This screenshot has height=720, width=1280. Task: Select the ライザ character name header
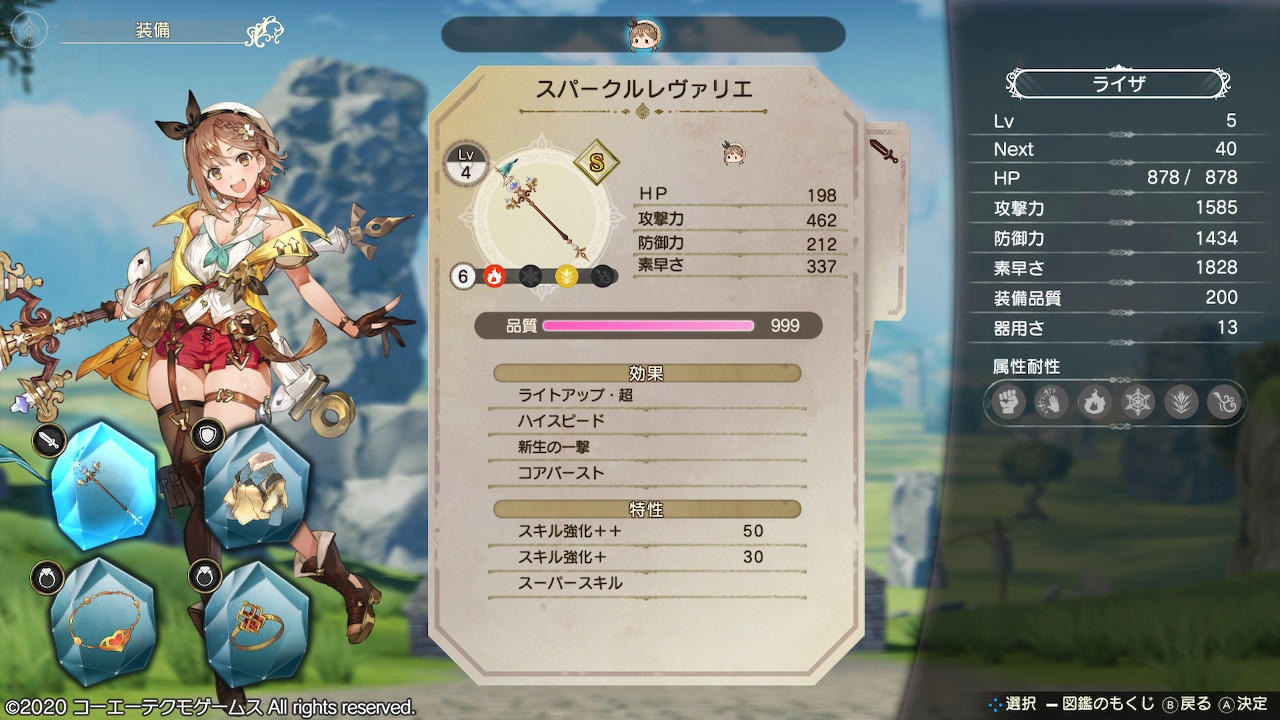pos(1117,84)
